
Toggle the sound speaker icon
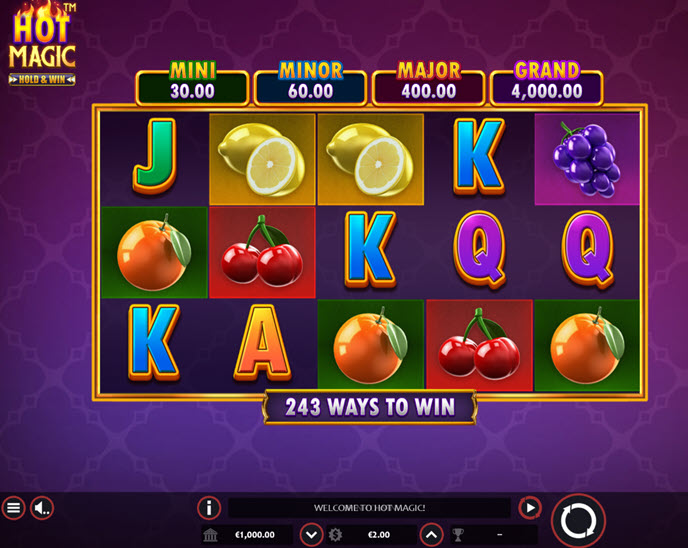coord(42,508)
